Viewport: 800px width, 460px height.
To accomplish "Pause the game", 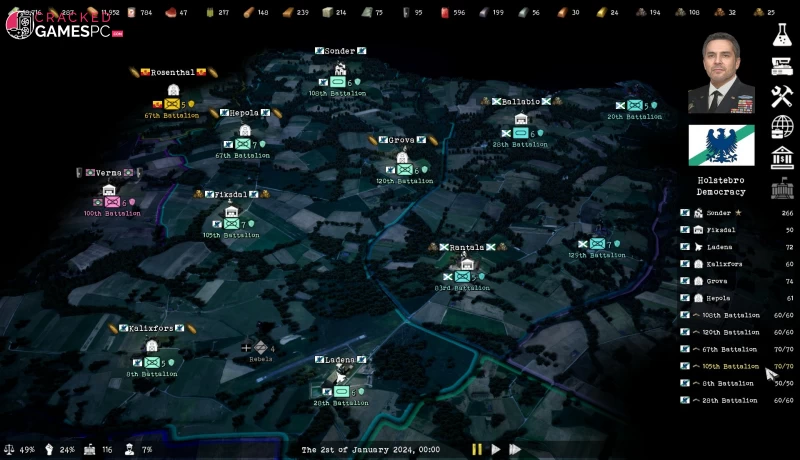I will point(476,450).
